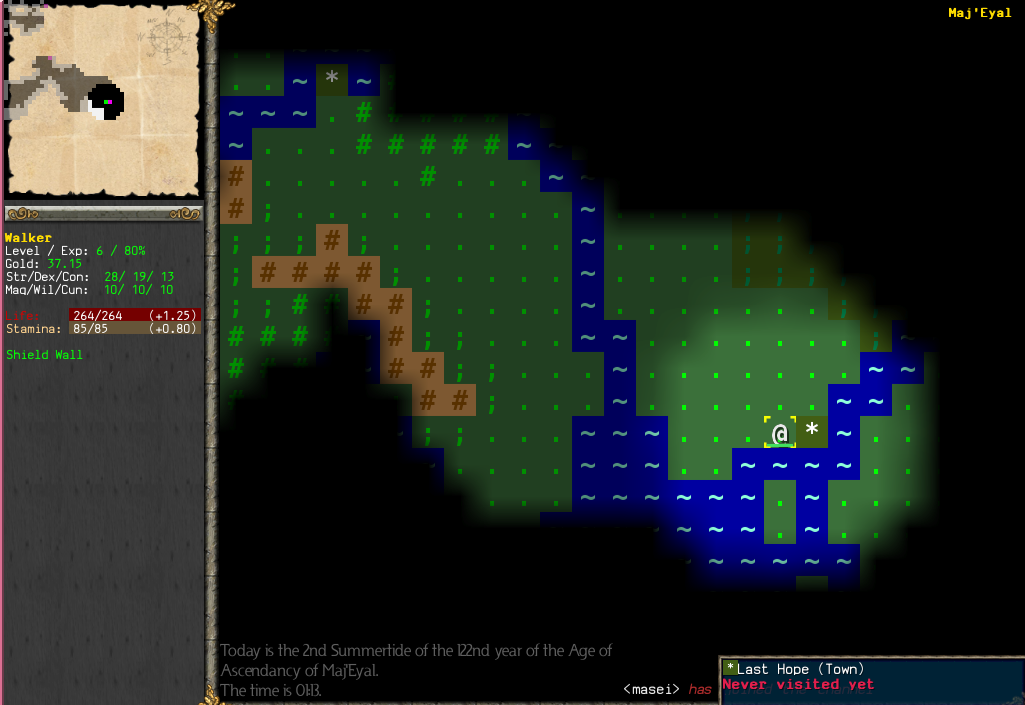Viewport: 1025px width, 705px height.
Task: Click the parchment minimap
Action: (x=104, y=100)
